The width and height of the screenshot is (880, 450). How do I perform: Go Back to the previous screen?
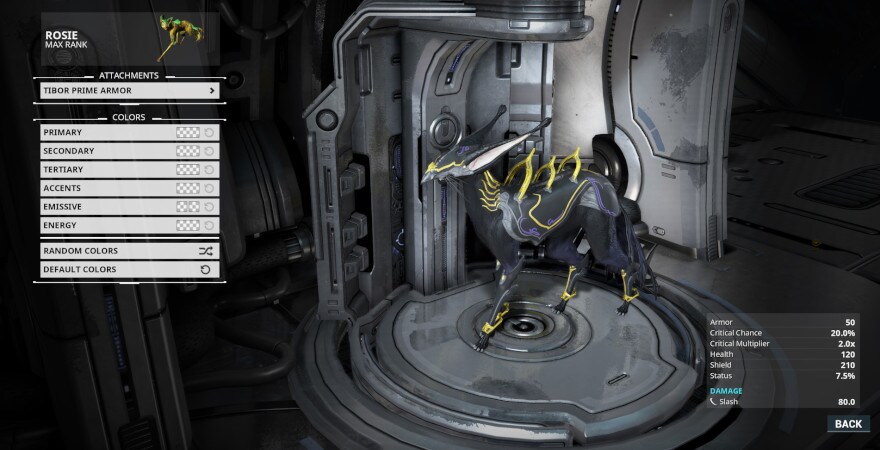(847, 424)
